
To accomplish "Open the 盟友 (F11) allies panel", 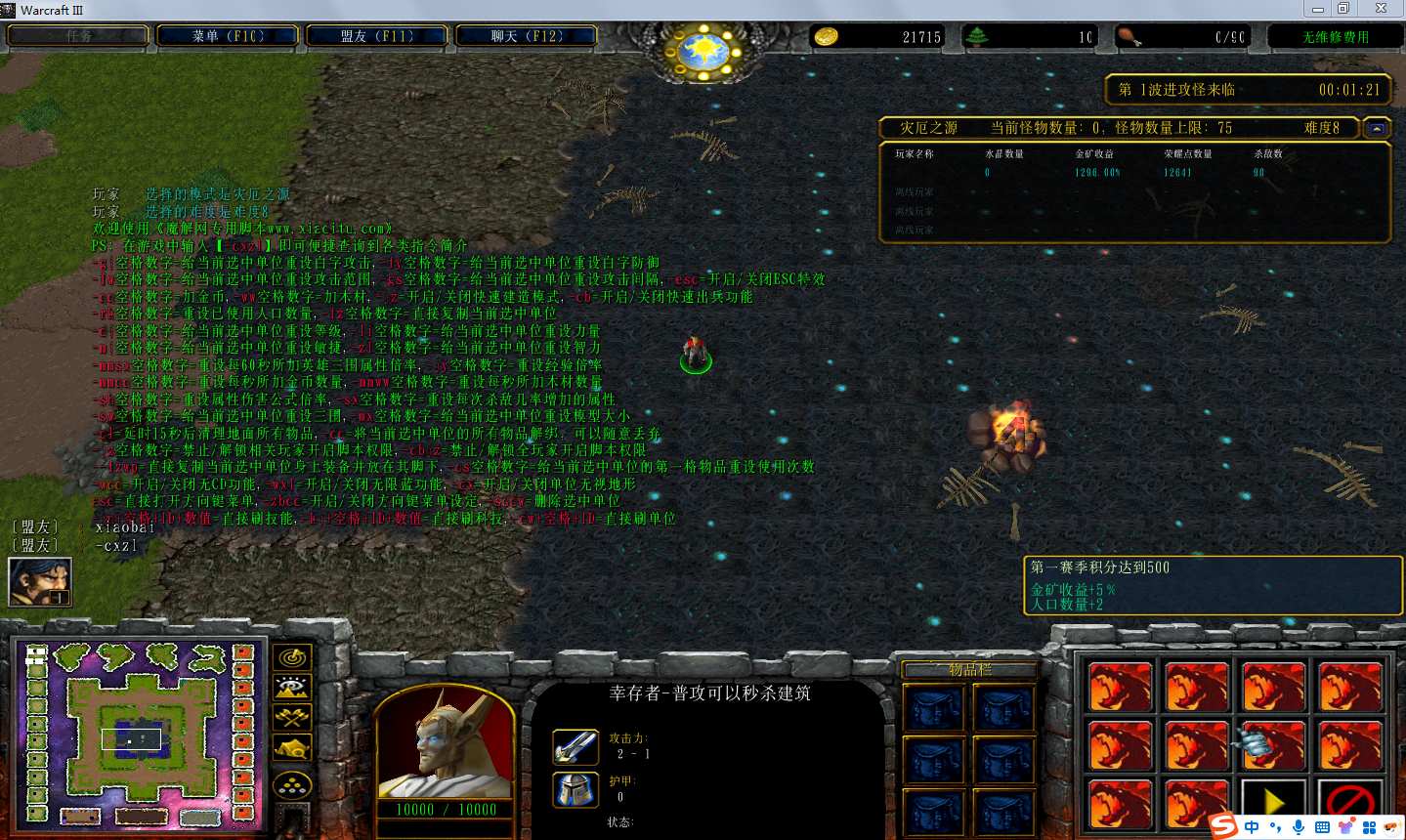I will [x=377, y=36].
